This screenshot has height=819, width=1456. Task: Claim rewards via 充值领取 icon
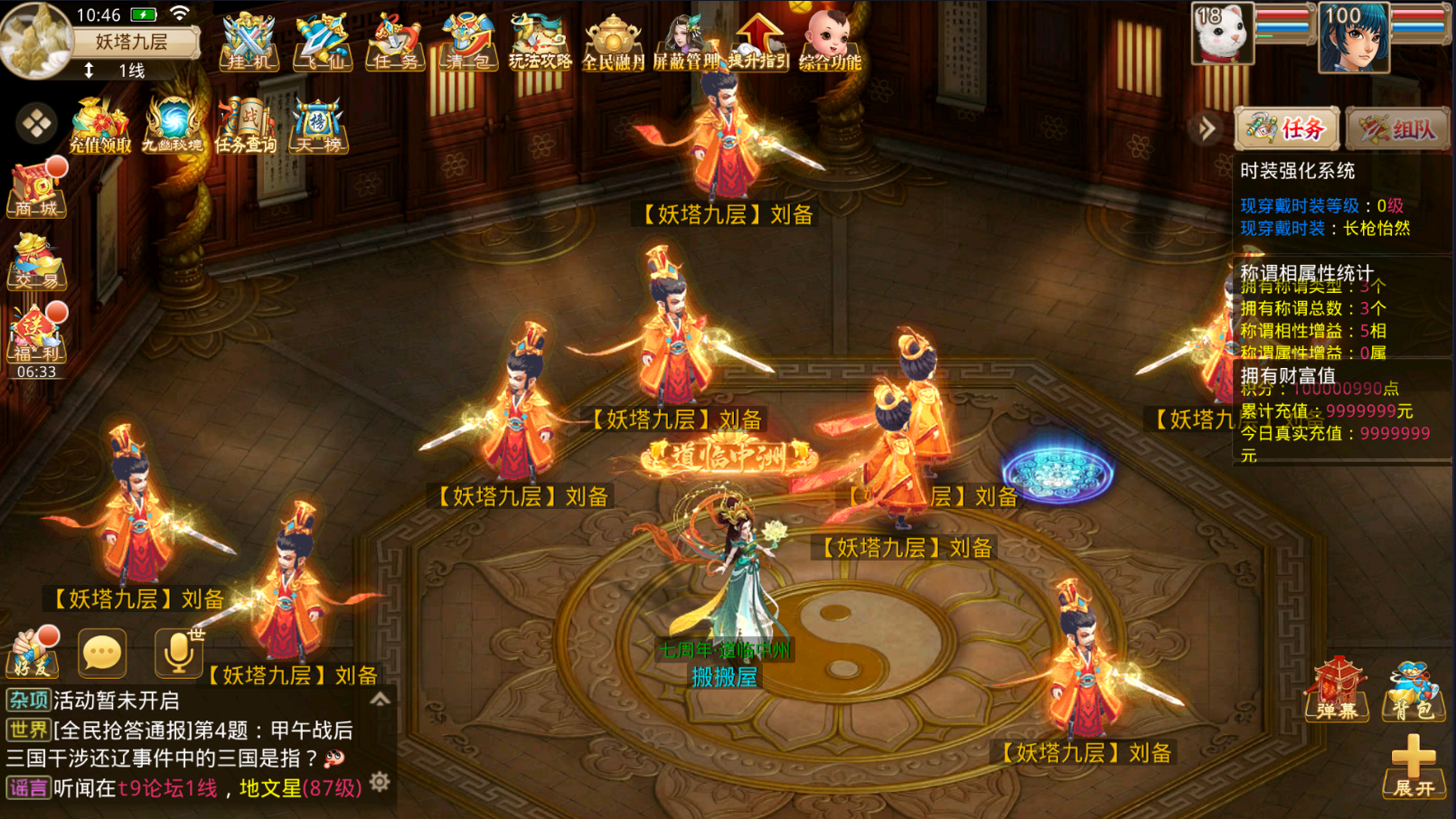[99, 125]
